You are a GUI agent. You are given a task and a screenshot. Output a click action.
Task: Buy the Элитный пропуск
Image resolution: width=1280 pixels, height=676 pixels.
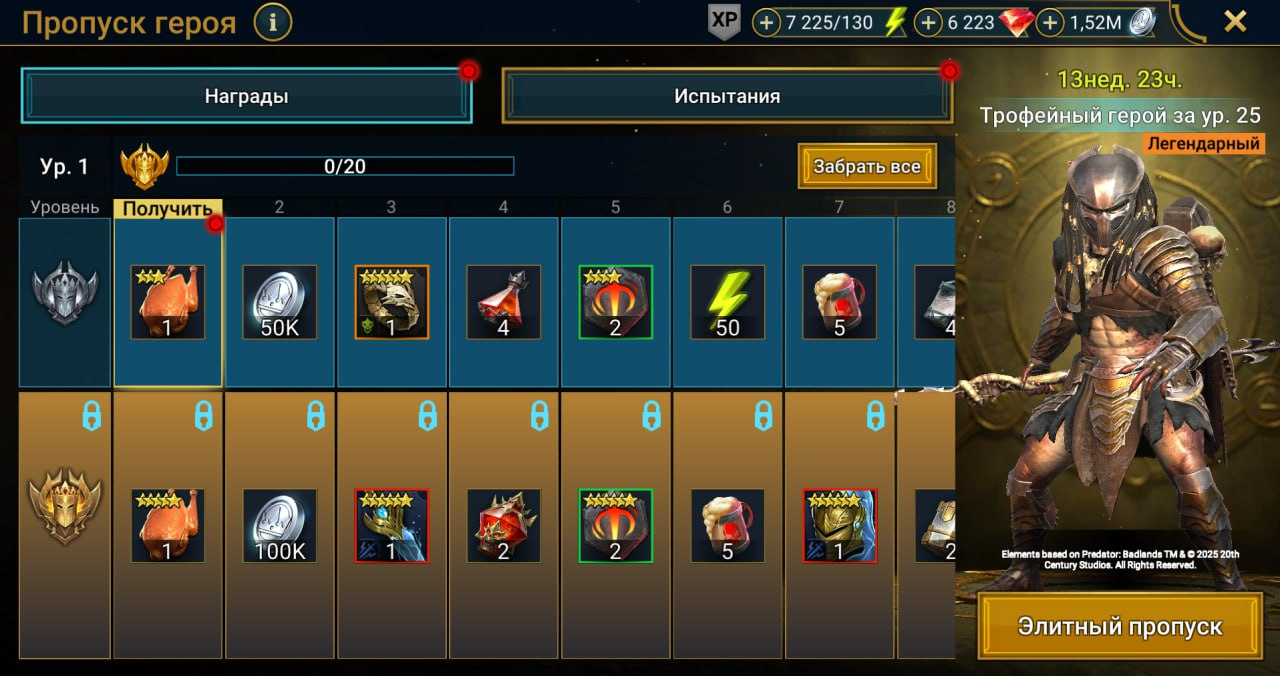coord(1120,627)
